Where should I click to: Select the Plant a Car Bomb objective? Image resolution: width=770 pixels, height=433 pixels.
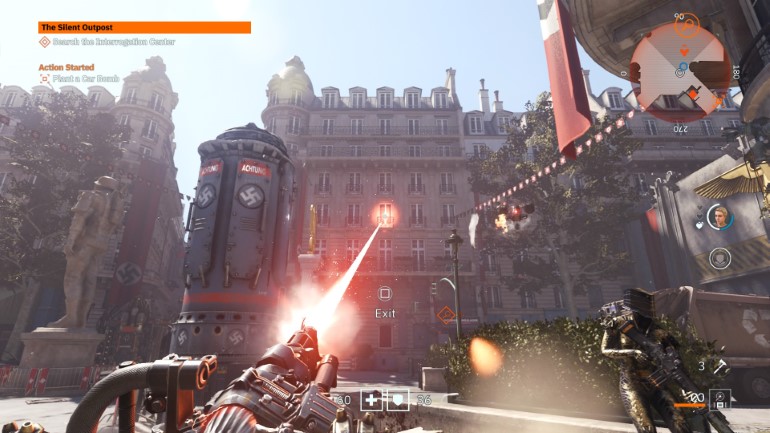tap(84, 77)
